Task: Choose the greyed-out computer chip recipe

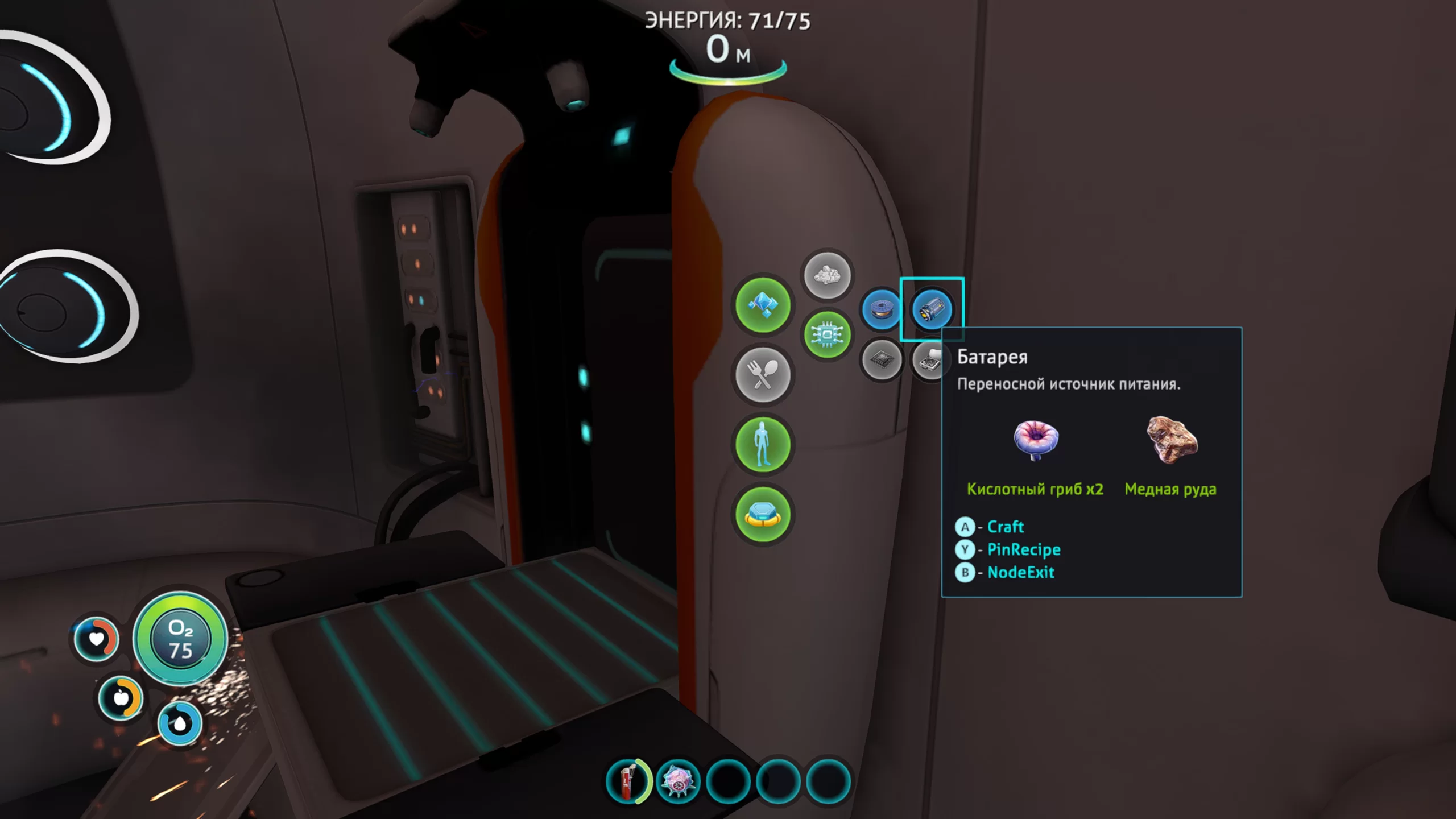Action: (x=881, y=359)
